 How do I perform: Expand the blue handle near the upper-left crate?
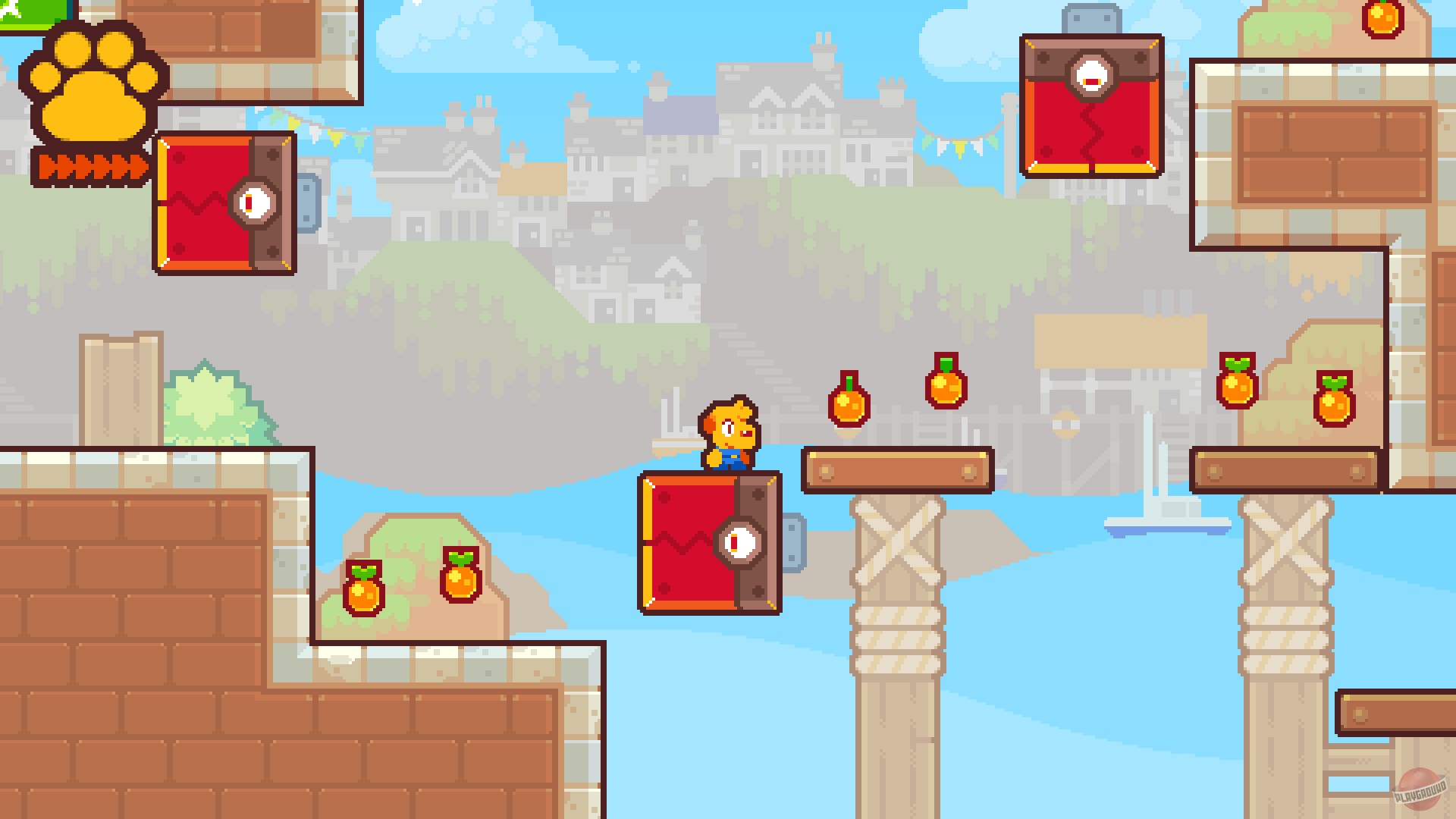pyautogui.click(x=311, y=203)
